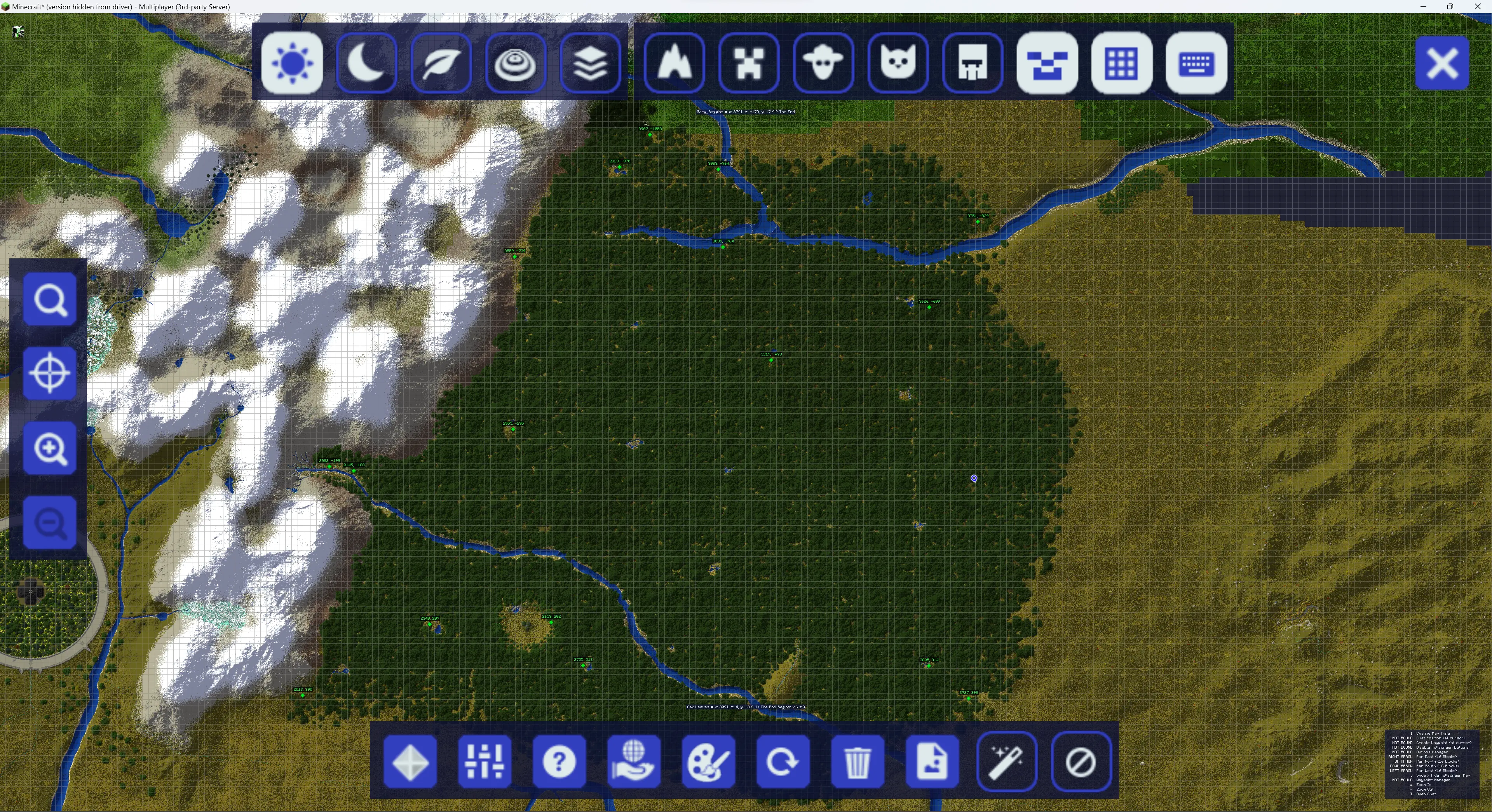This screenshot has height=812, width=1492.
Task: Click the magic wand button
Action: [x=1006, y=761]
